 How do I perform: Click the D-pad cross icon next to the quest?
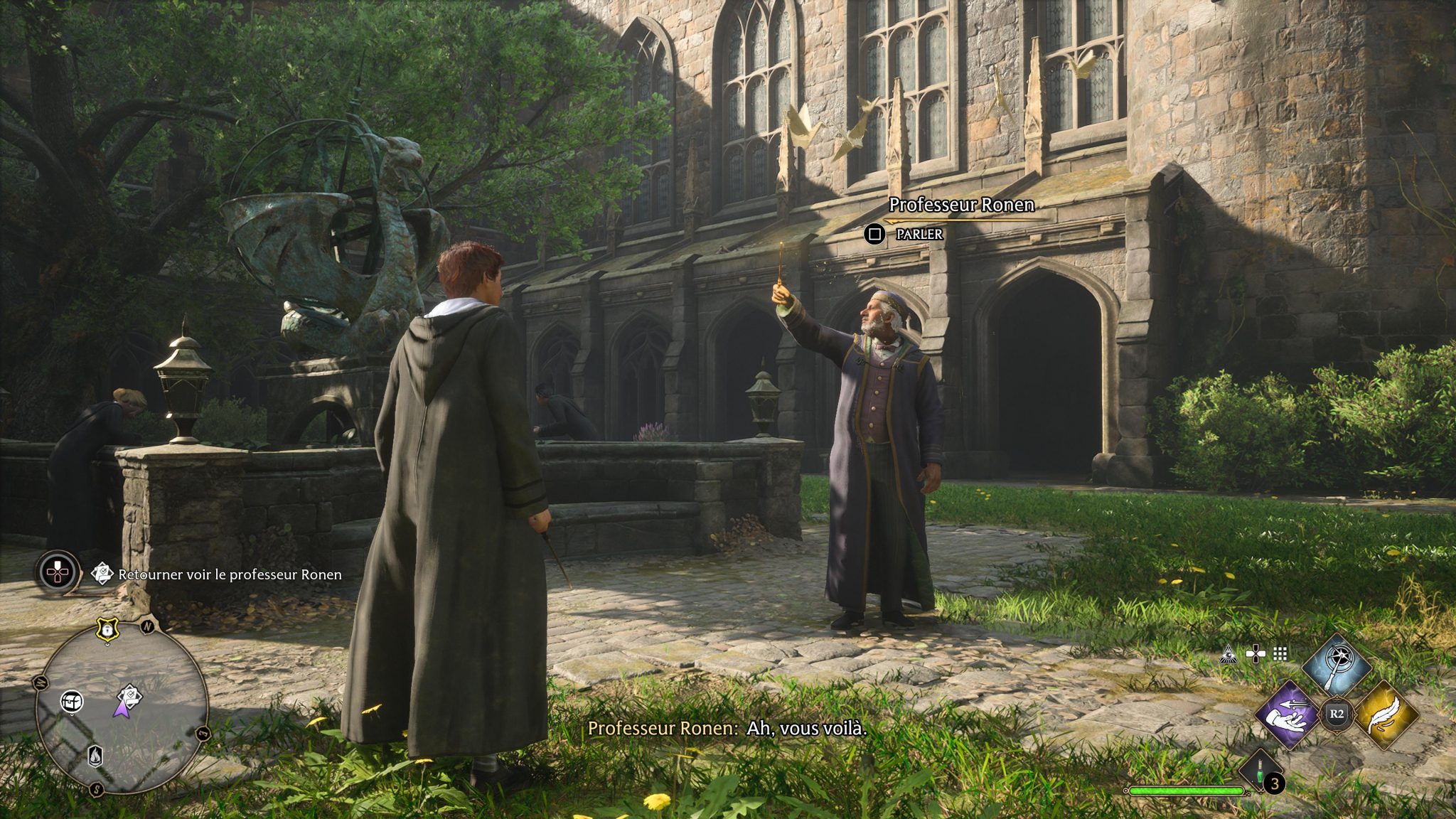pos(57,573)
